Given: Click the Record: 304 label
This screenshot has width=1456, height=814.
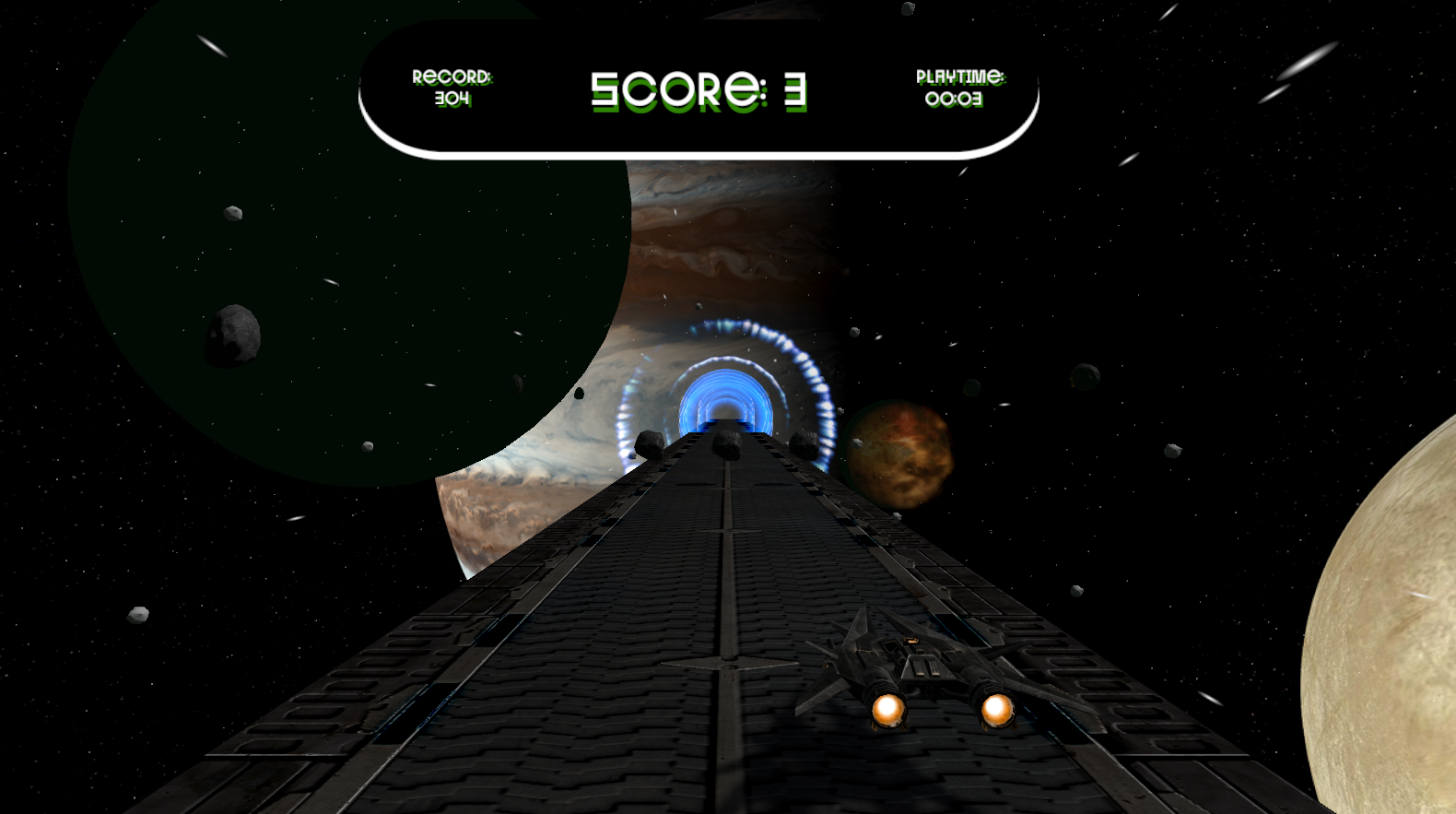Looking at the screenshot, I should [x=453, y=87].
